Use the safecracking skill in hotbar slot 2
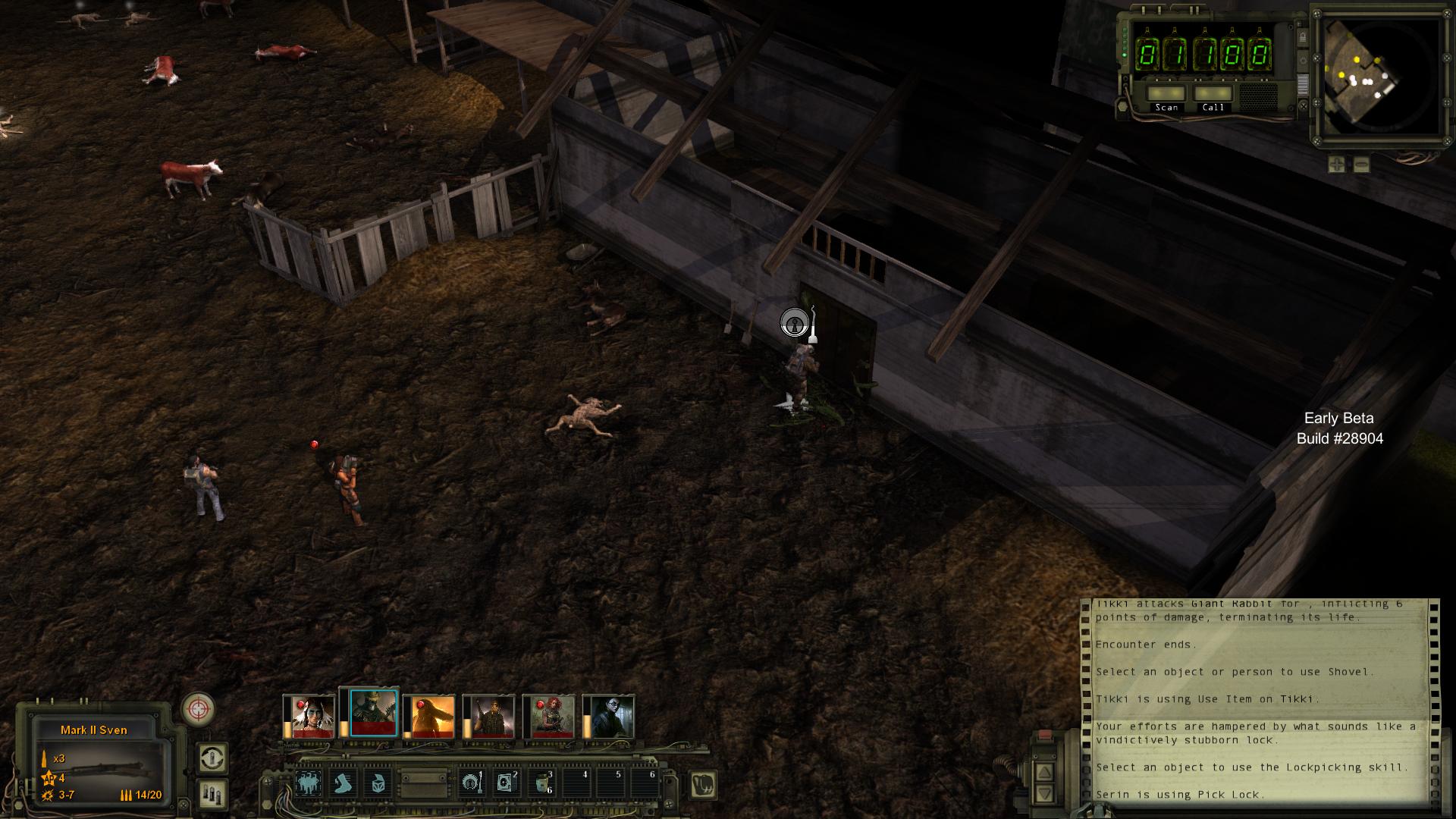Image resolution: width=1456 pixels, height=819 pixels. [506, 783]
